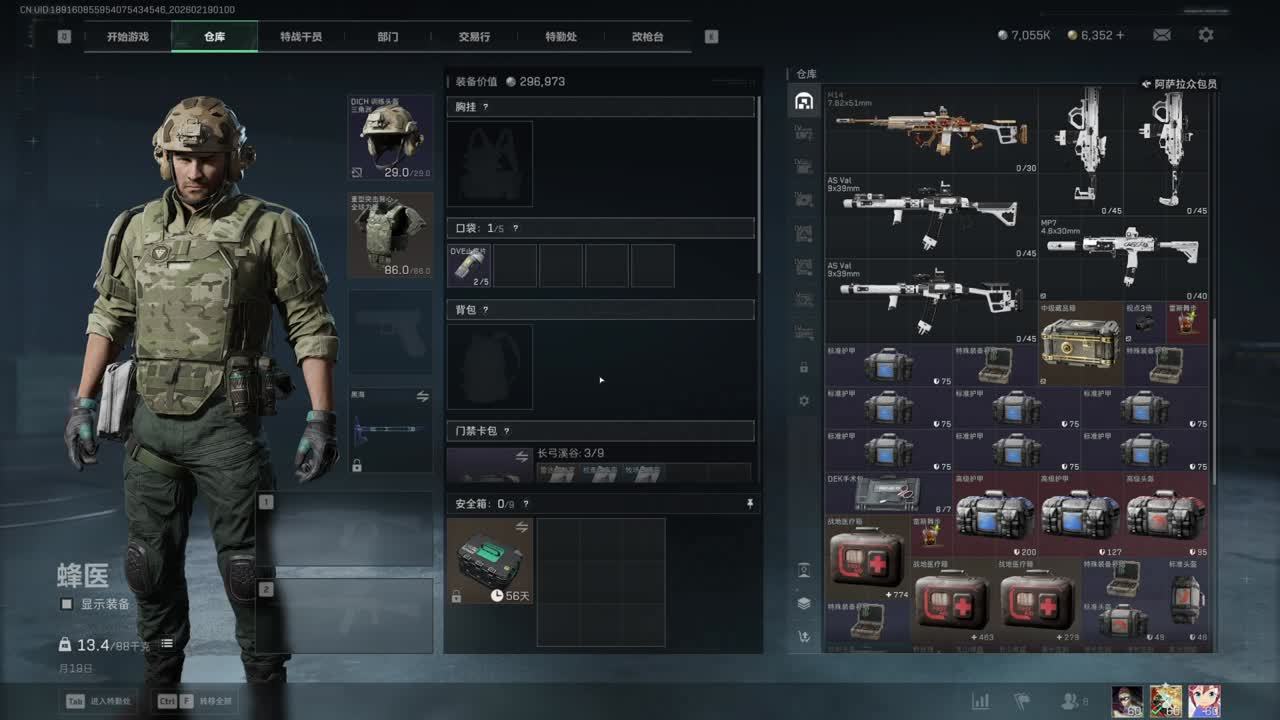The image size is (1280, 720).
Task: Open the mail envelope icon
Action: click(1162, 35)
